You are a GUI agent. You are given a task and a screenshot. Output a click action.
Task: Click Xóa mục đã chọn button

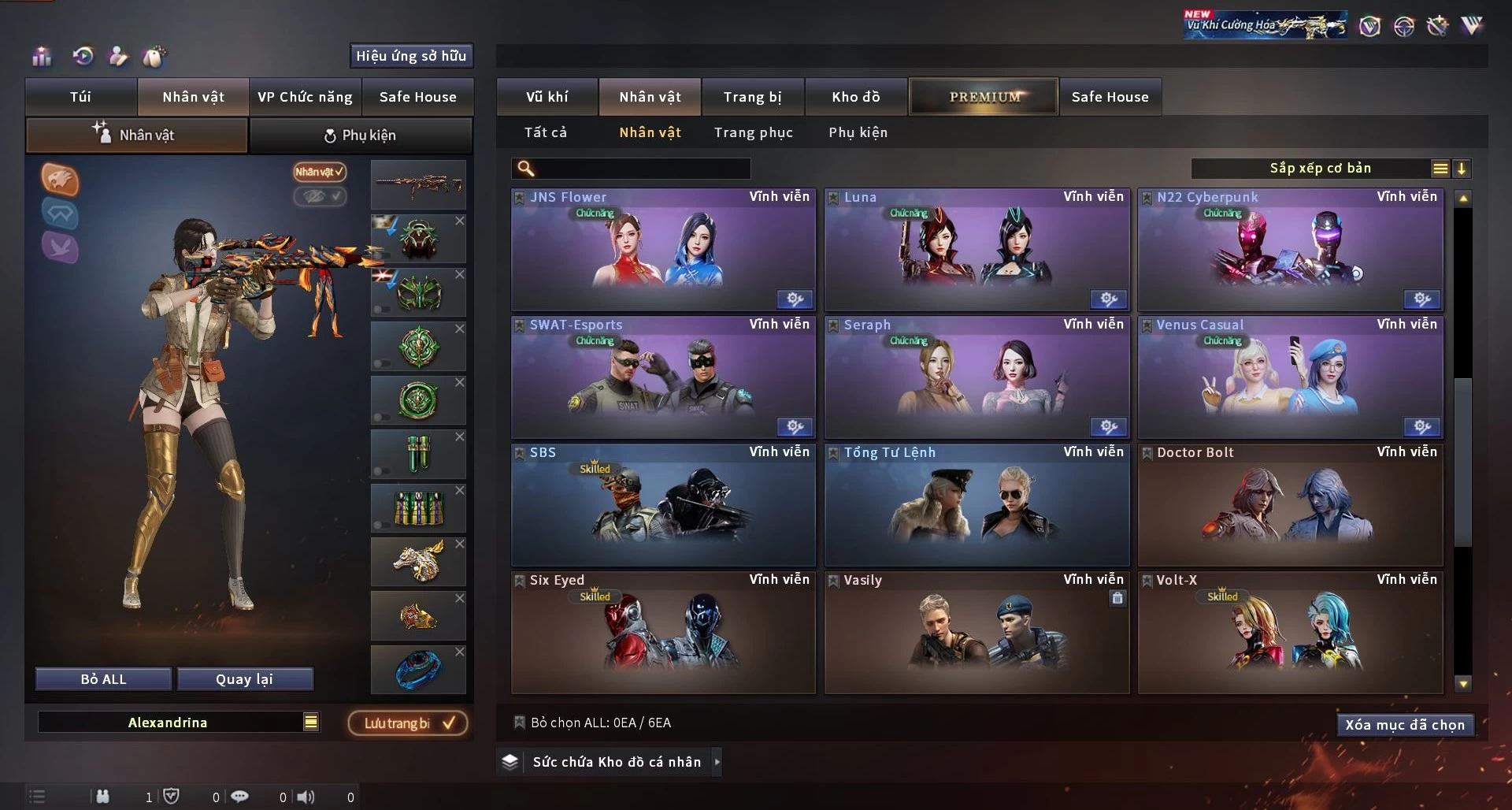coord(1404,725)
